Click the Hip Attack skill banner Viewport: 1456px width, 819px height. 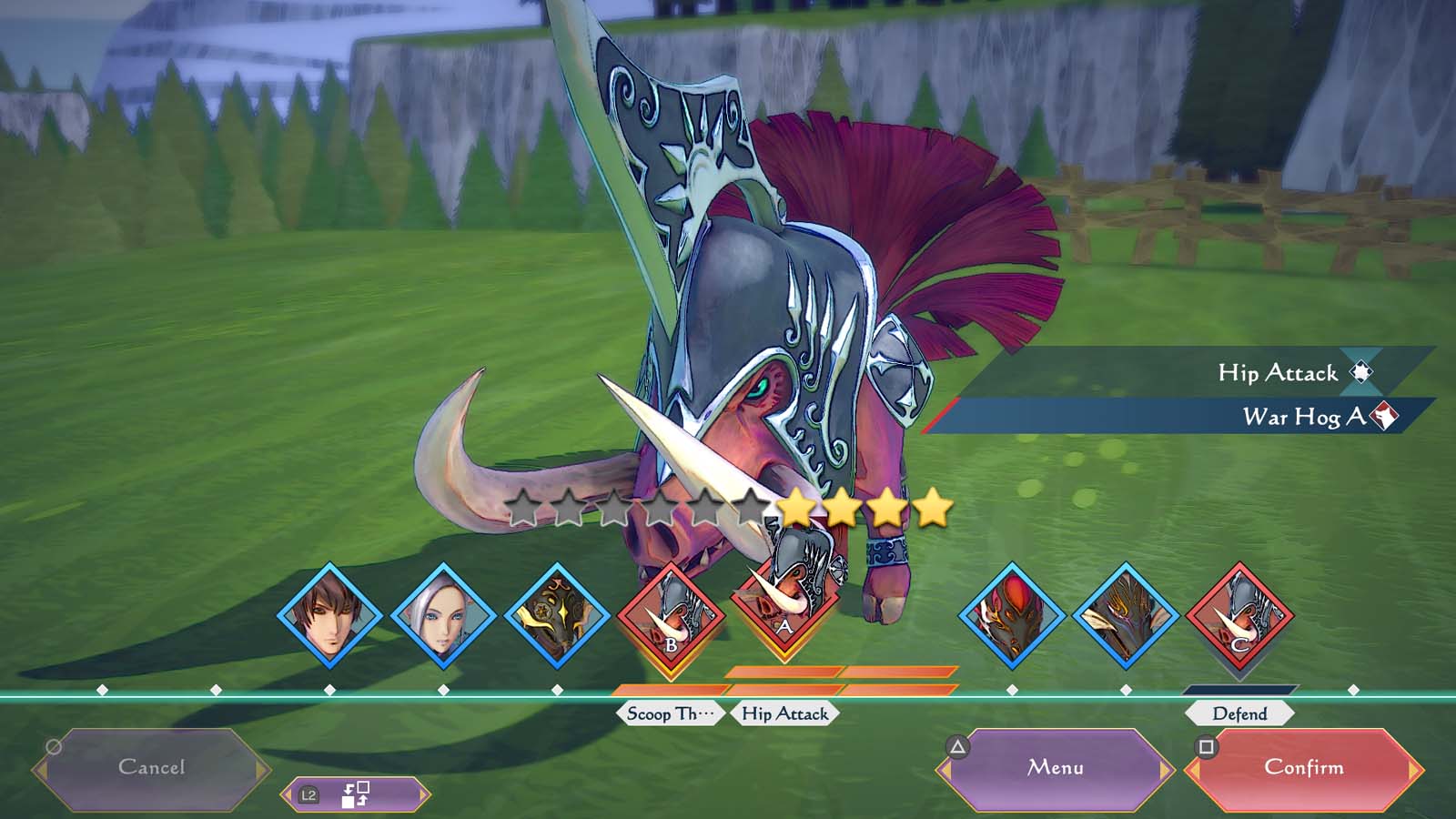click(1201, 372)
